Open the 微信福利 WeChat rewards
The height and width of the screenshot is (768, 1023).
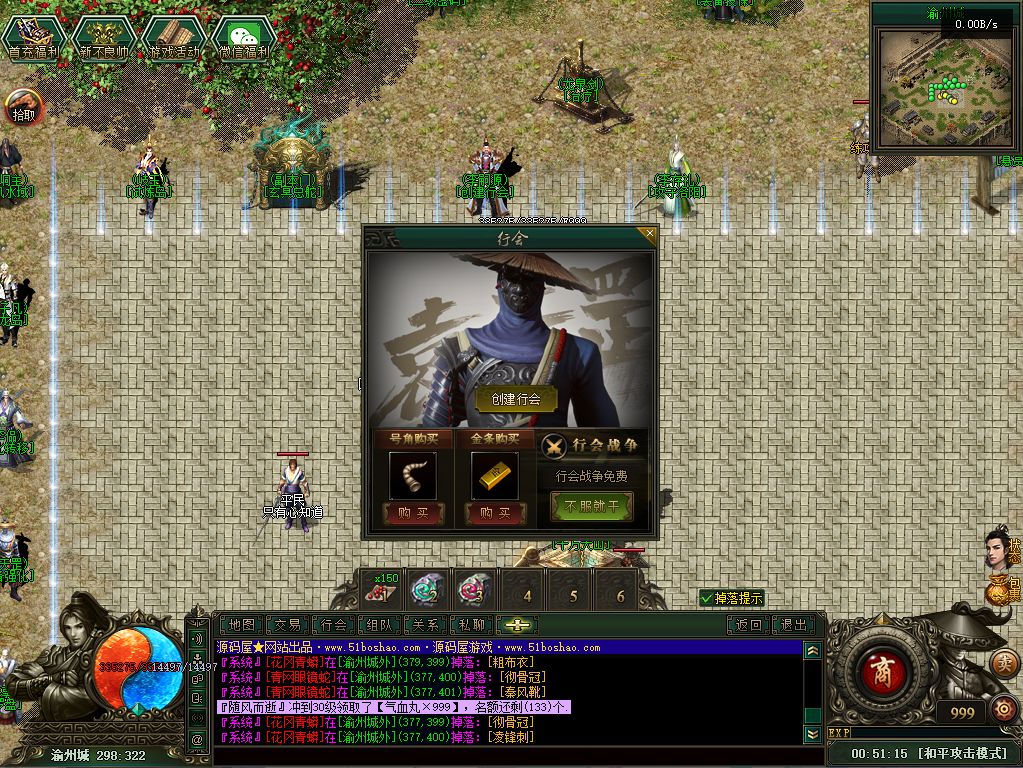point(243,39)
